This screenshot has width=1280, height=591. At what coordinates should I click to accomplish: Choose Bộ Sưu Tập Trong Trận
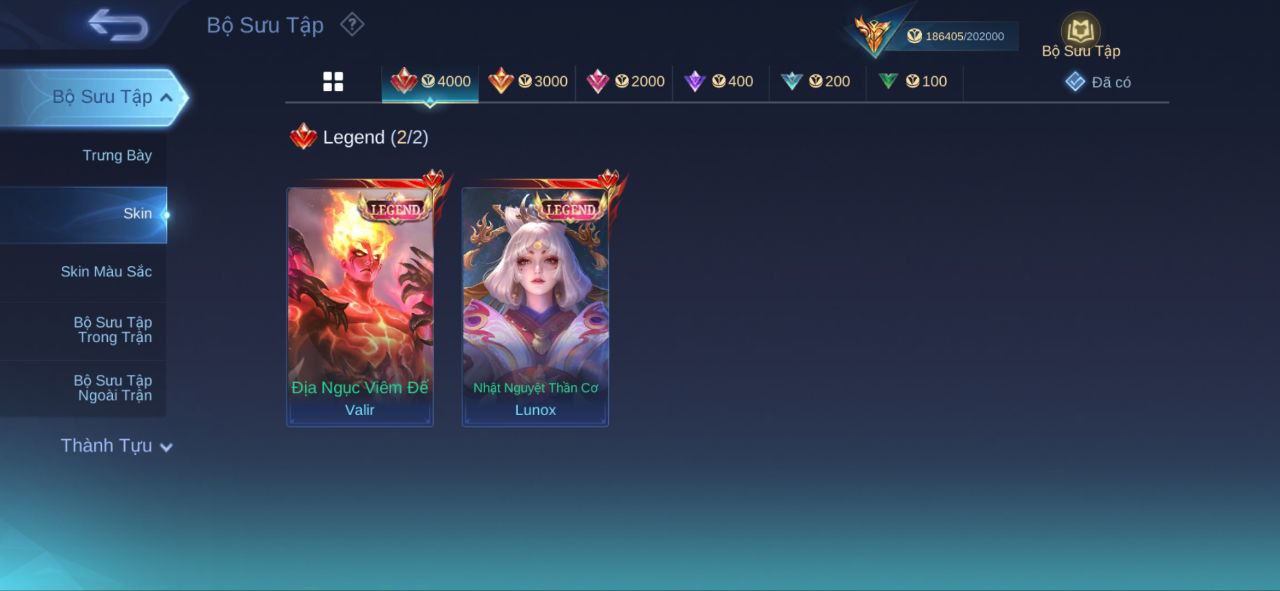point(113,330)
